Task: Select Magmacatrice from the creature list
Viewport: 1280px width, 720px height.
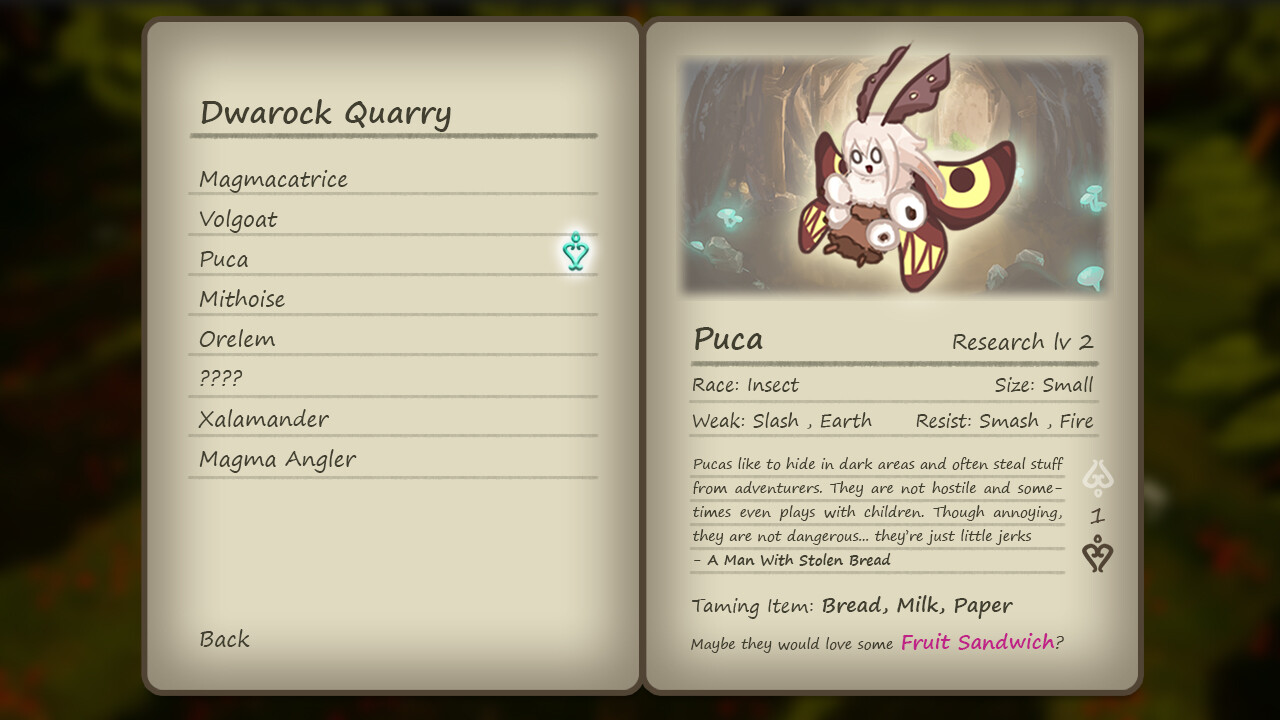Action: coord(274,179)
